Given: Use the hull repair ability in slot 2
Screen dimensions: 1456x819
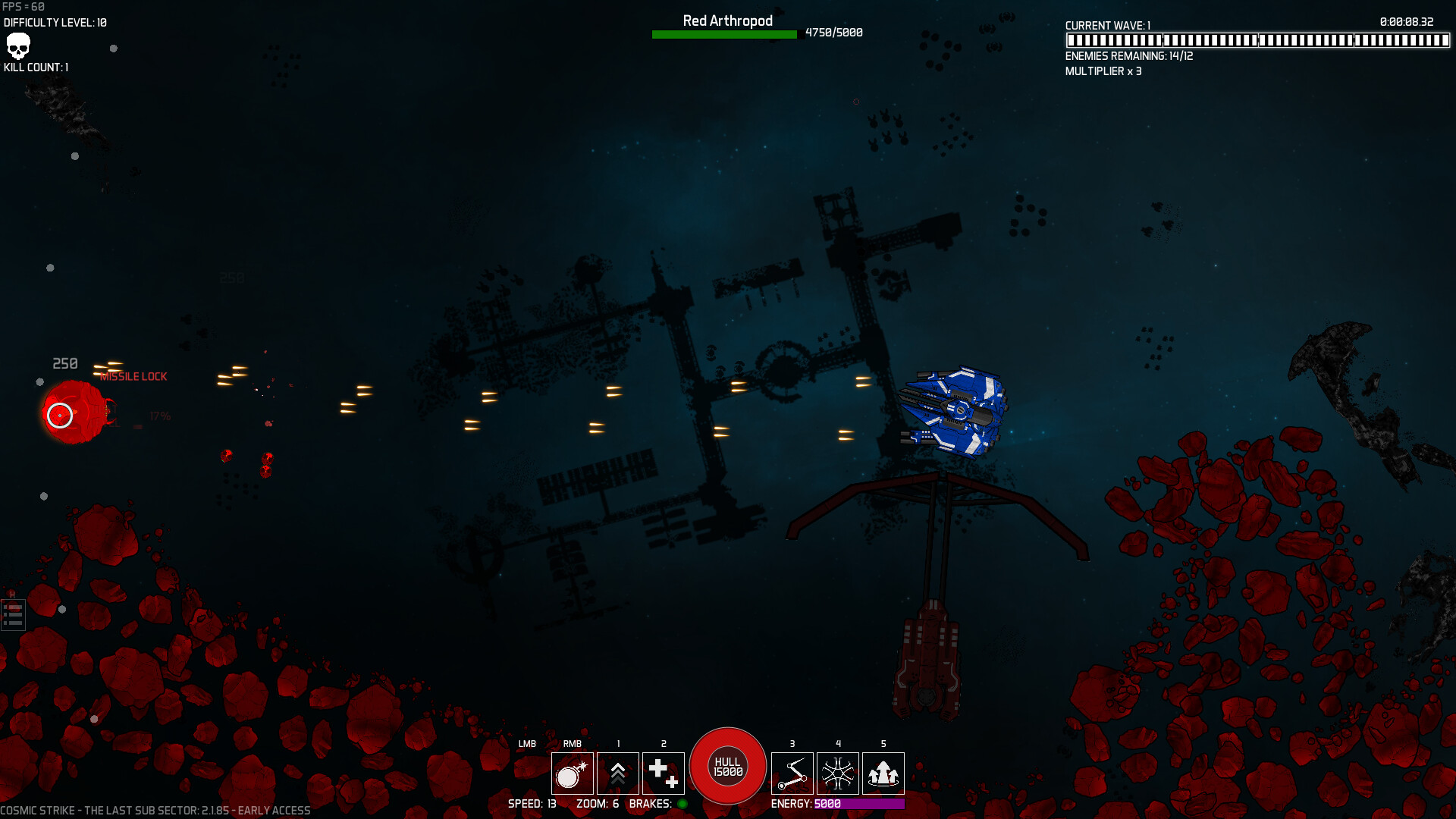Looking at the screenshot, I should 664,773.
